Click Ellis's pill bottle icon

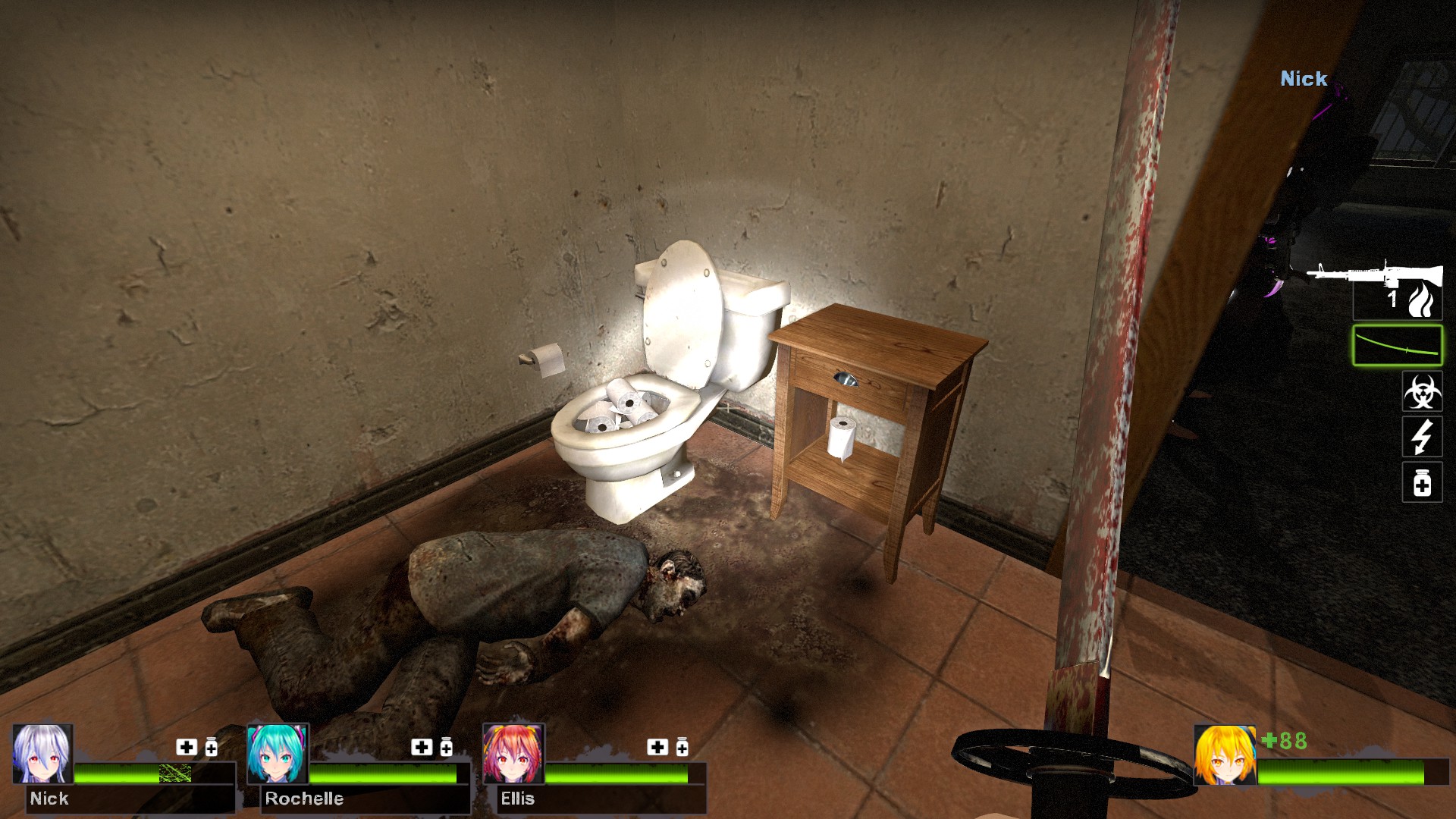pos(682,747)
